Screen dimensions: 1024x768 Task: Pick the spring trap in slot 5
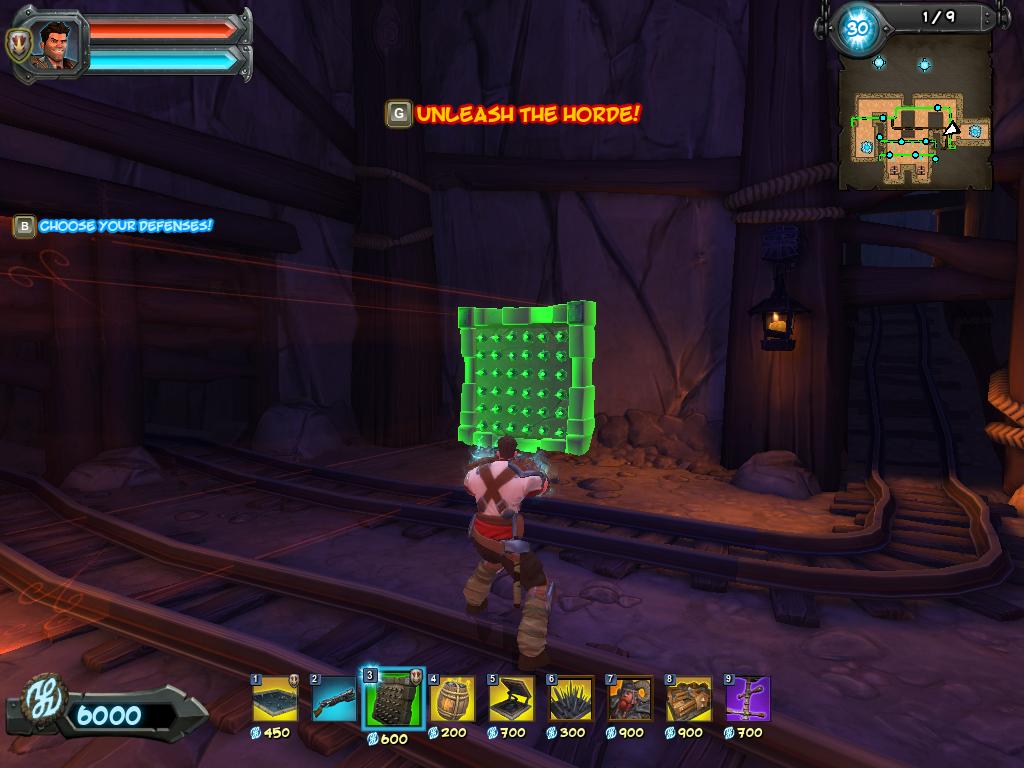coord(511,699)
